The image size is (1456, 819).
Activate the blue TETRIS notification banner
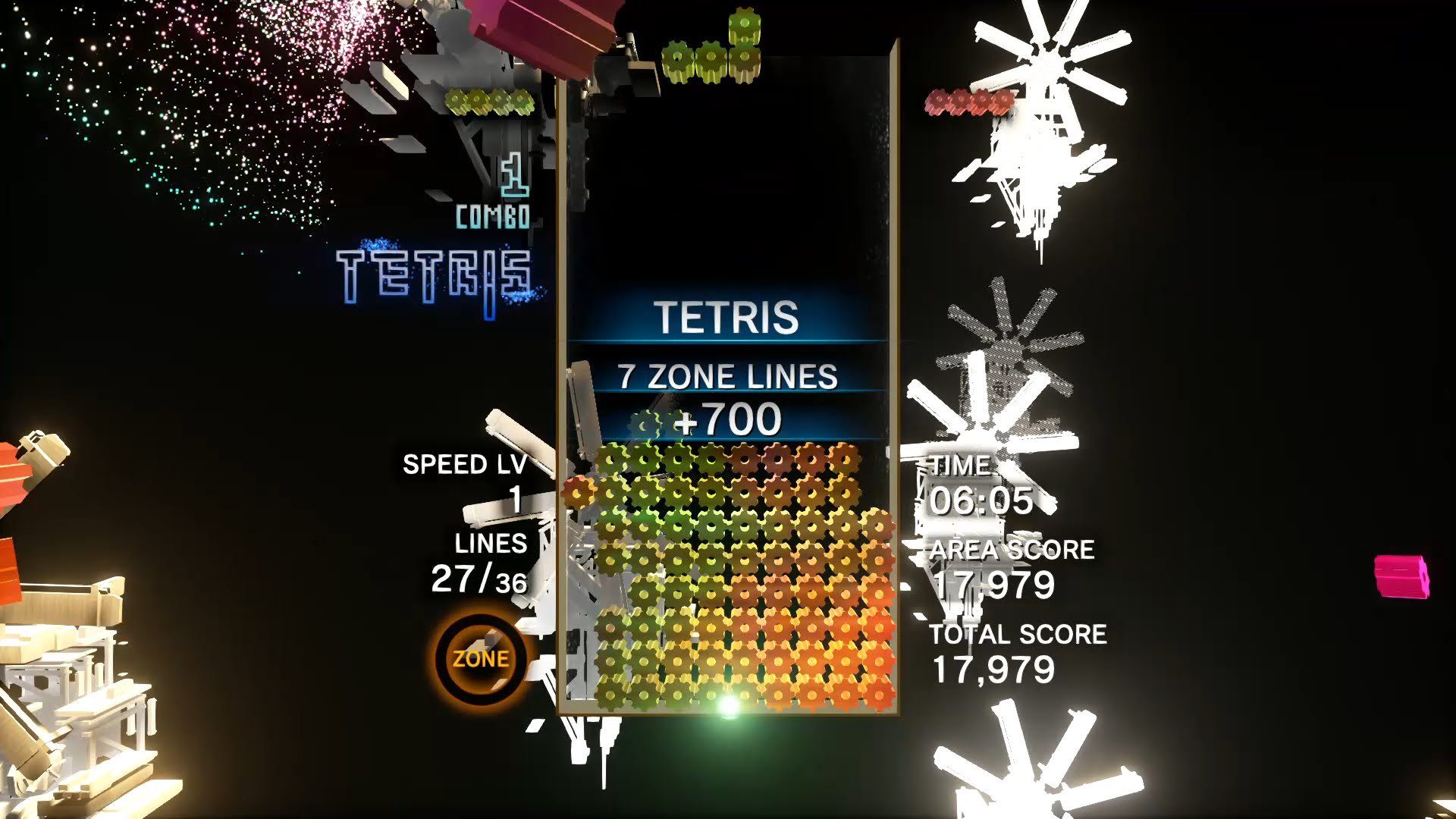pyautogui.click(x=726, y=318)
